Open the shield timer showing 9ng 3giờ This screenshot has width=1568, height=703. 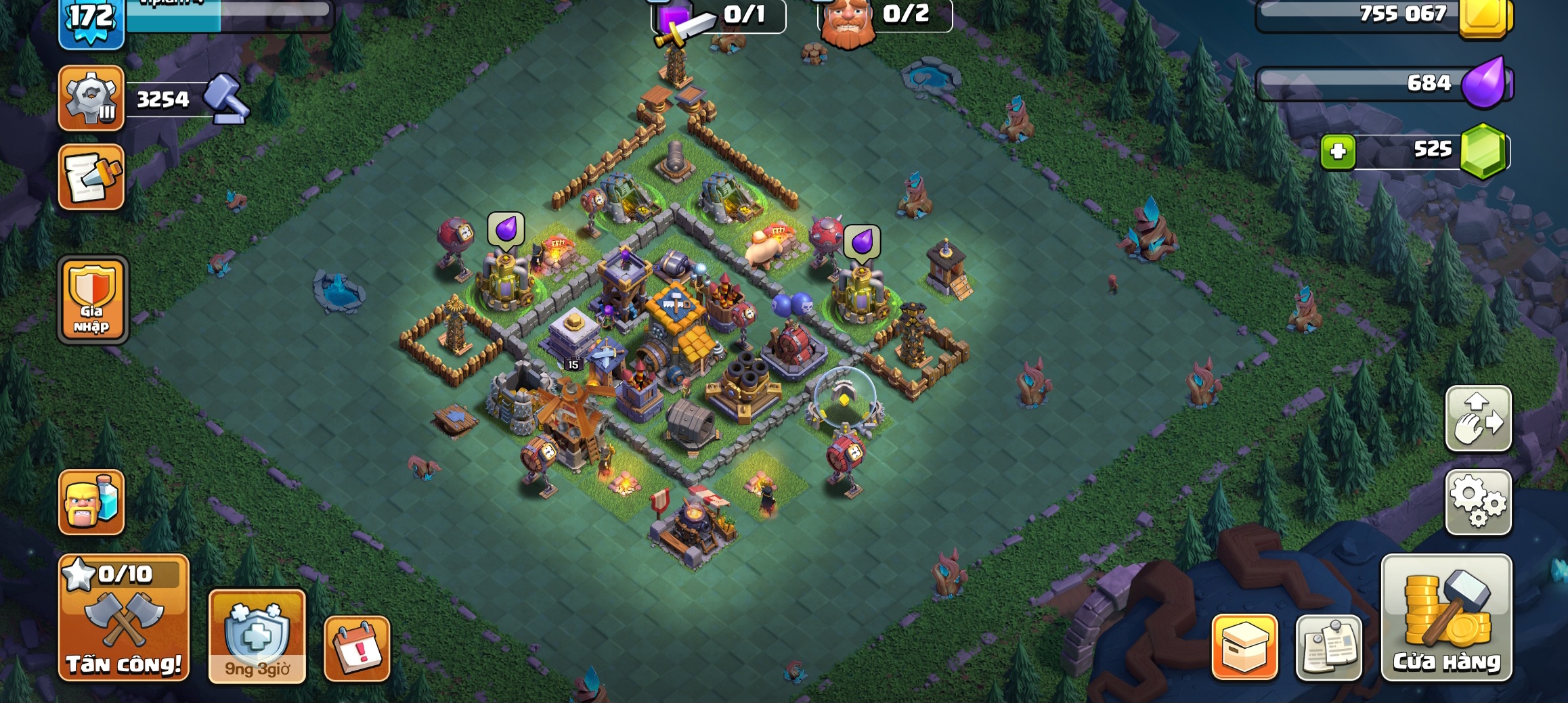pos(257,636)
